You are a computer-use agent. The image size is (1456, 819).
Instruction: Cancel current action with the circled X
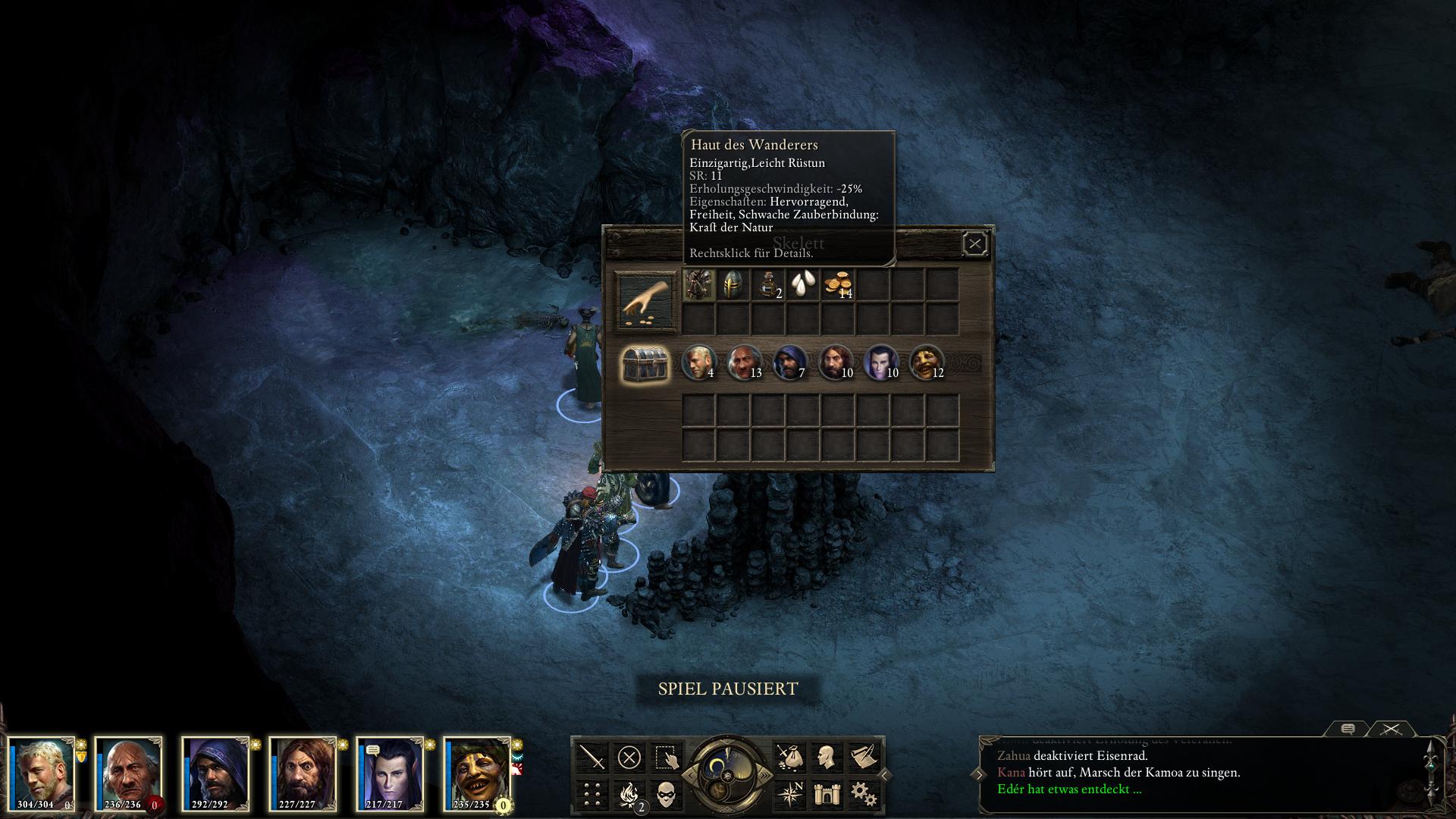[629, 757]
